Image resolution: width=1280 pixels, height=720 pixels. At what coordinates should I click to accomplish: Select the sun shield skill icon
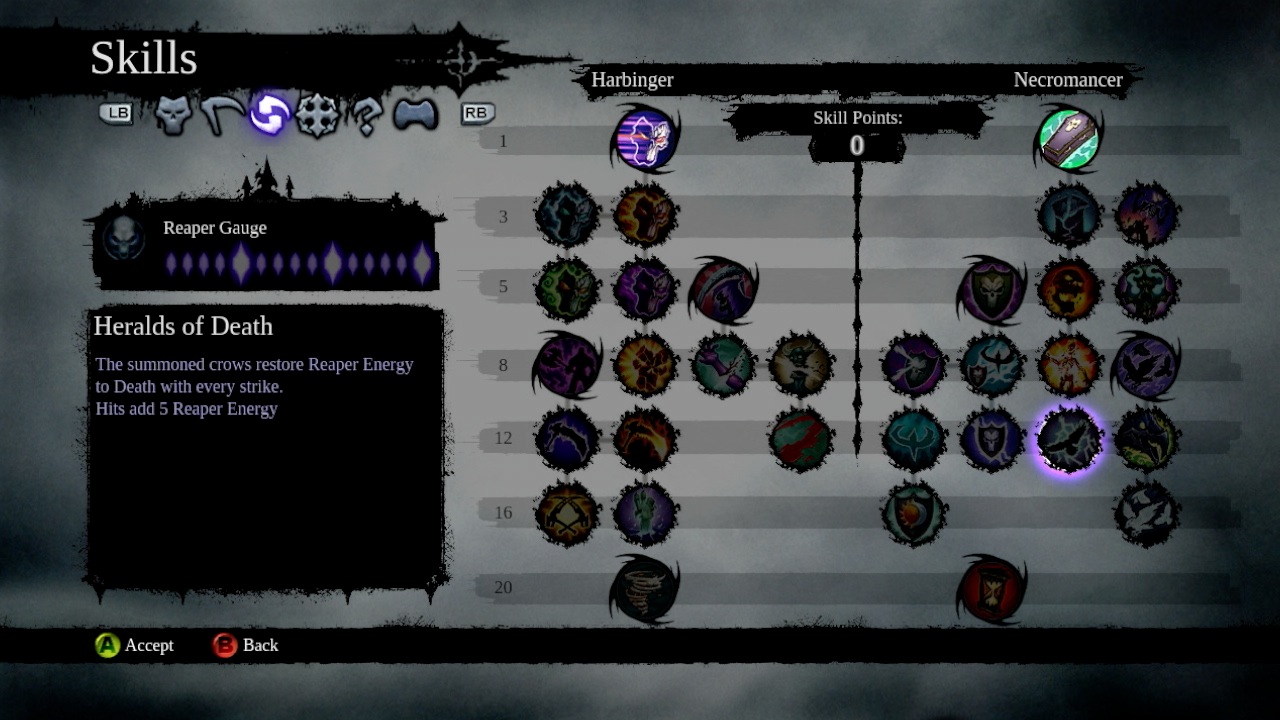click(913, 514)
